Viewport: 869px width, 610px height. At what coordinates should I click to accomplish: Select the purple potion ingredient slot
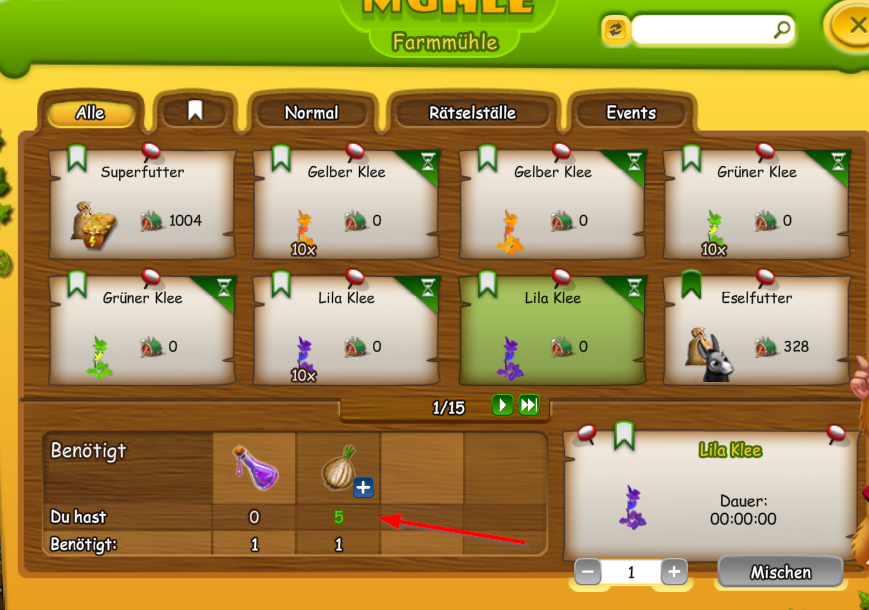point(254,468)
